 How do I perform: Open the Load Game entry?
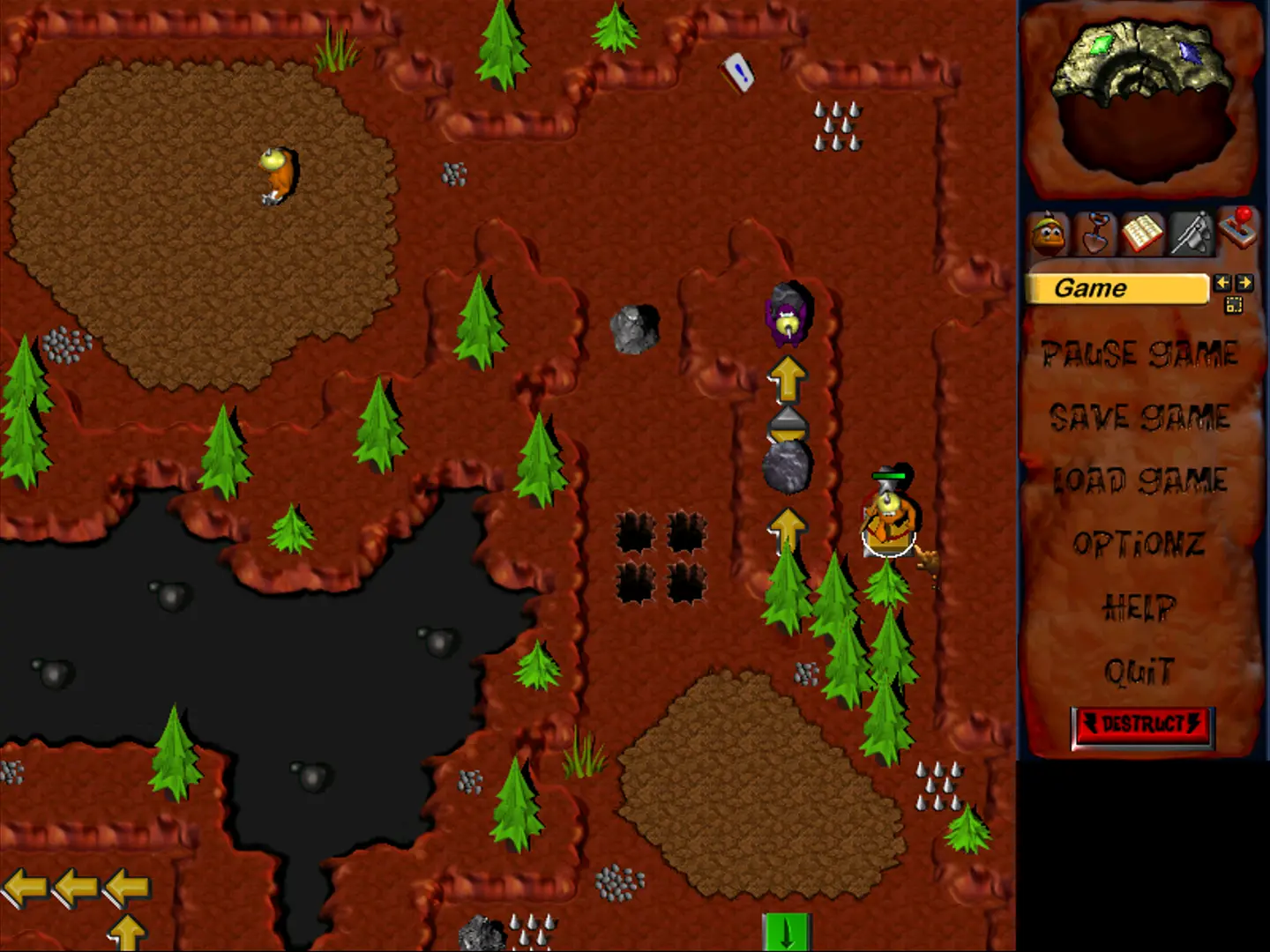click(x=1139, y=480)
